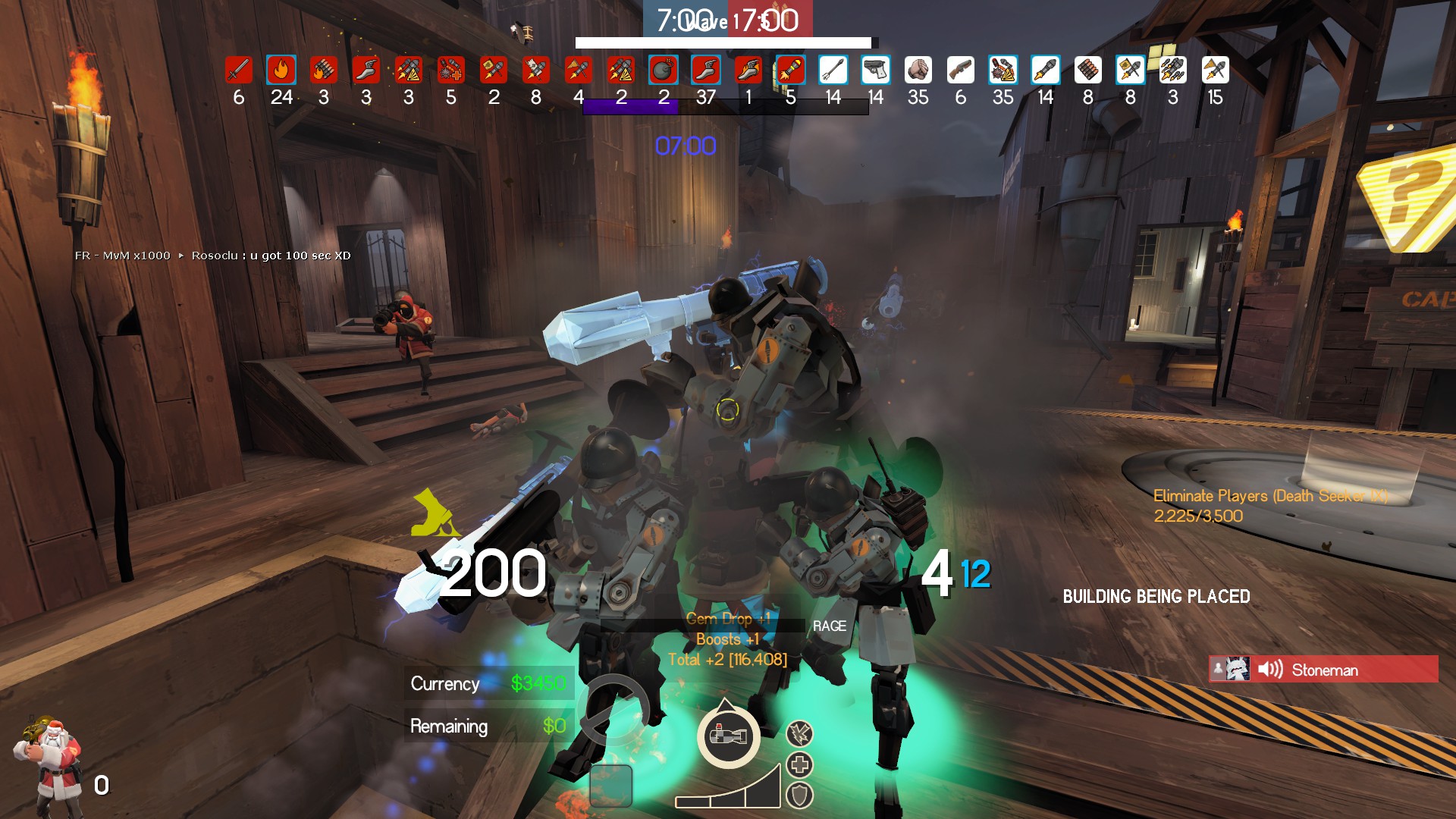This screenshot has width=1456, height=819.
Task: Select the fist enemy icon
Action: tap(918, 71)
